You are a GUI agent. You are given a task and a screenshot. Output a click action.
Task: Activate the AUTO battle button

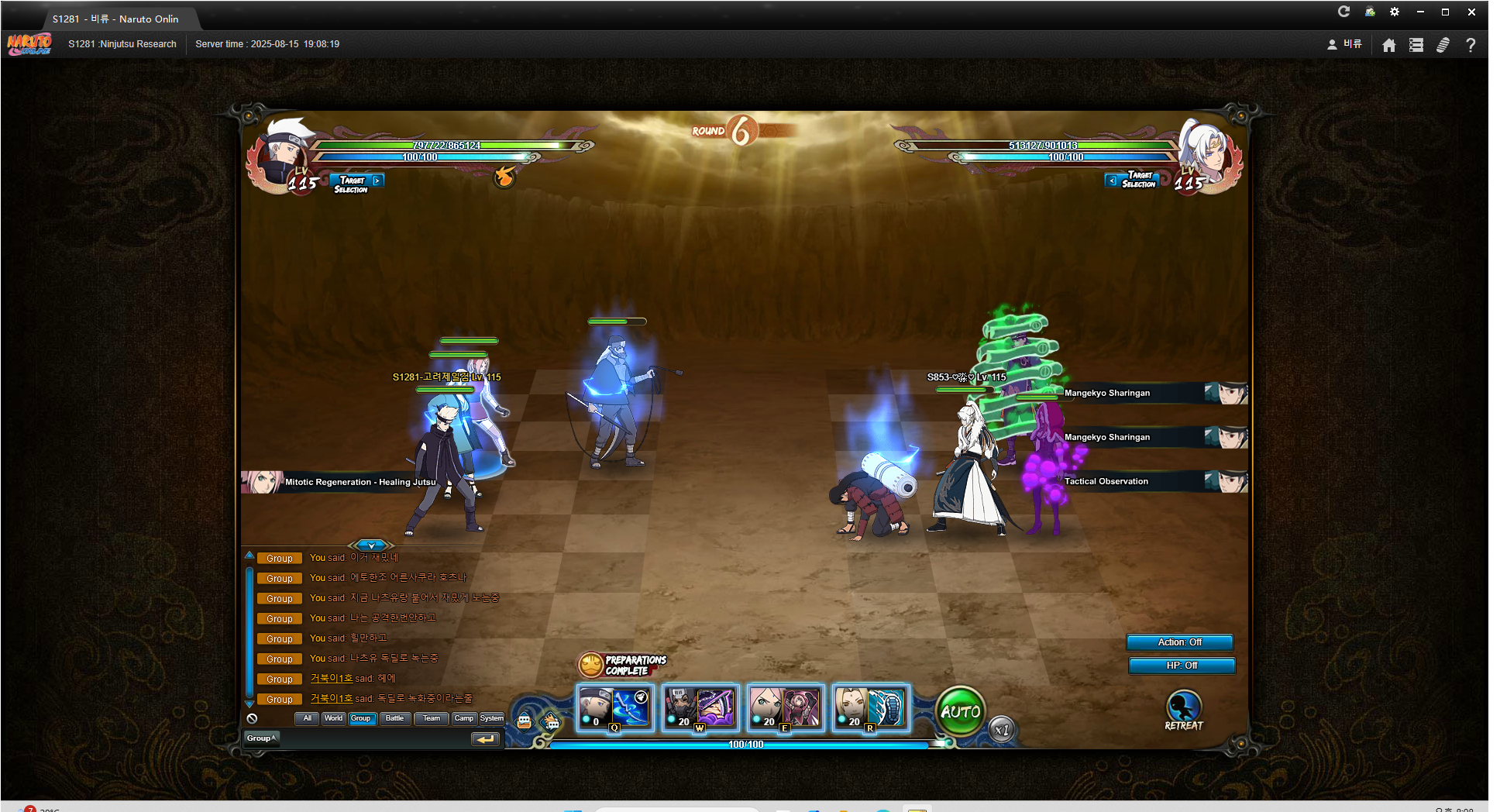[x=960, y=711]
